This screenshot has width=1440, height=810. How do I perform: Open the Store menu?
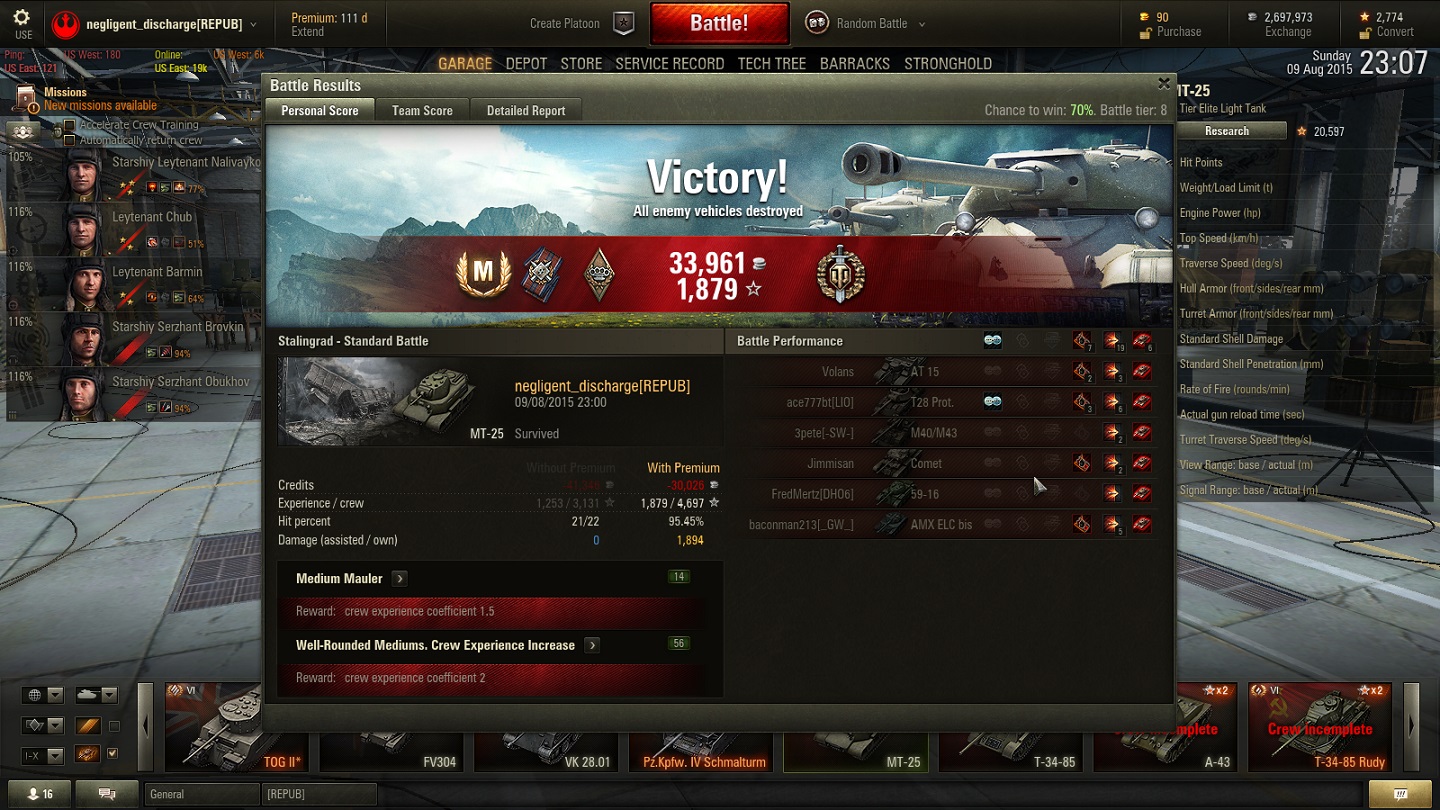pos(581,64)
